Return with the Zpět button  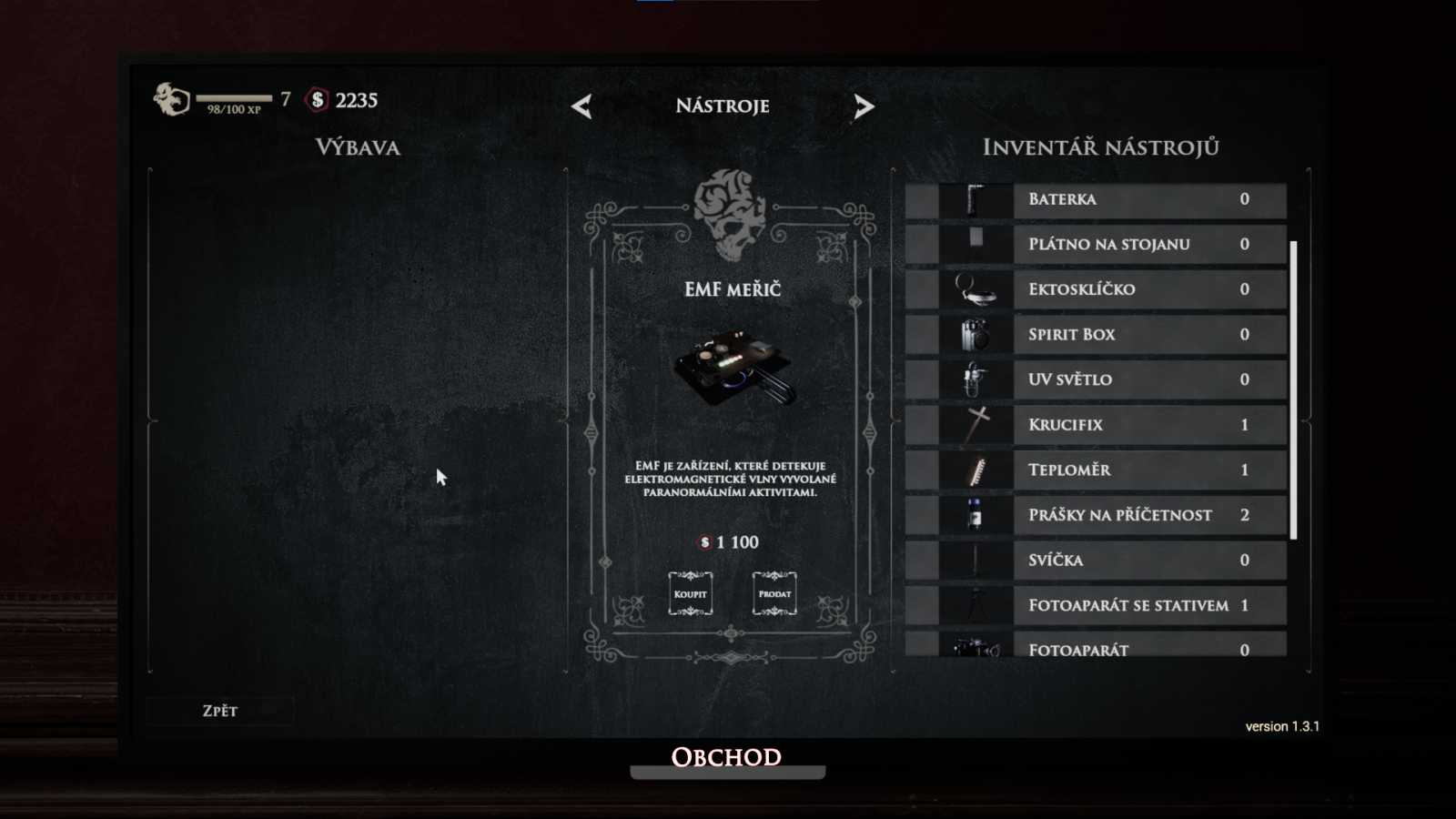(x=220, y=711)
